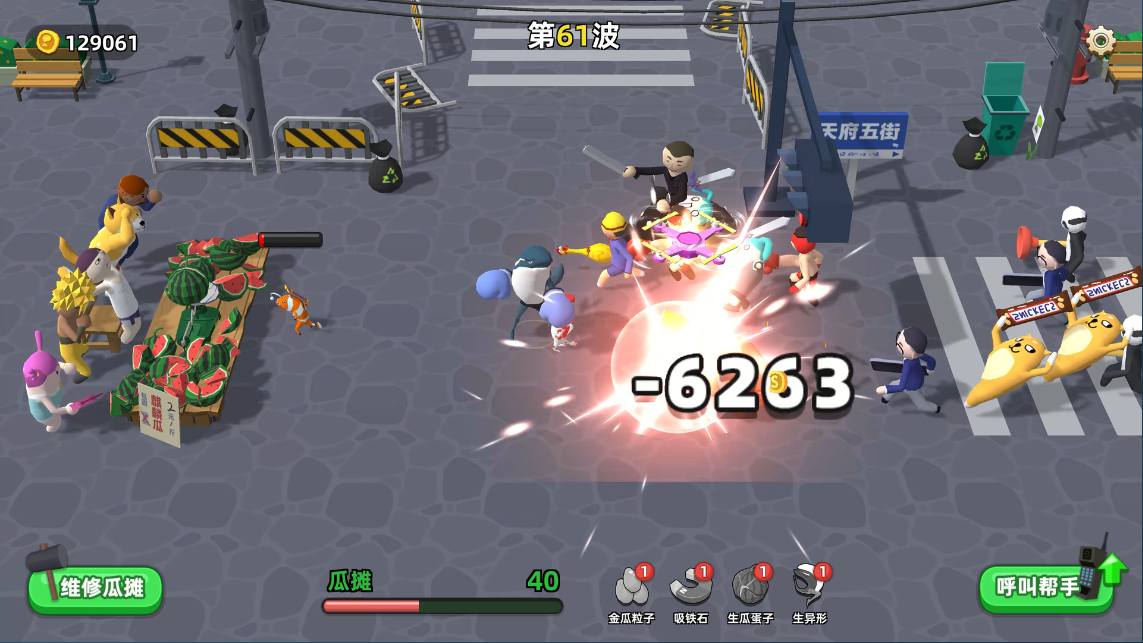The width and height of the screenshot is (1143, 643).
Task: Choose the 生异形 shark item
Action: tap(808, 589)
